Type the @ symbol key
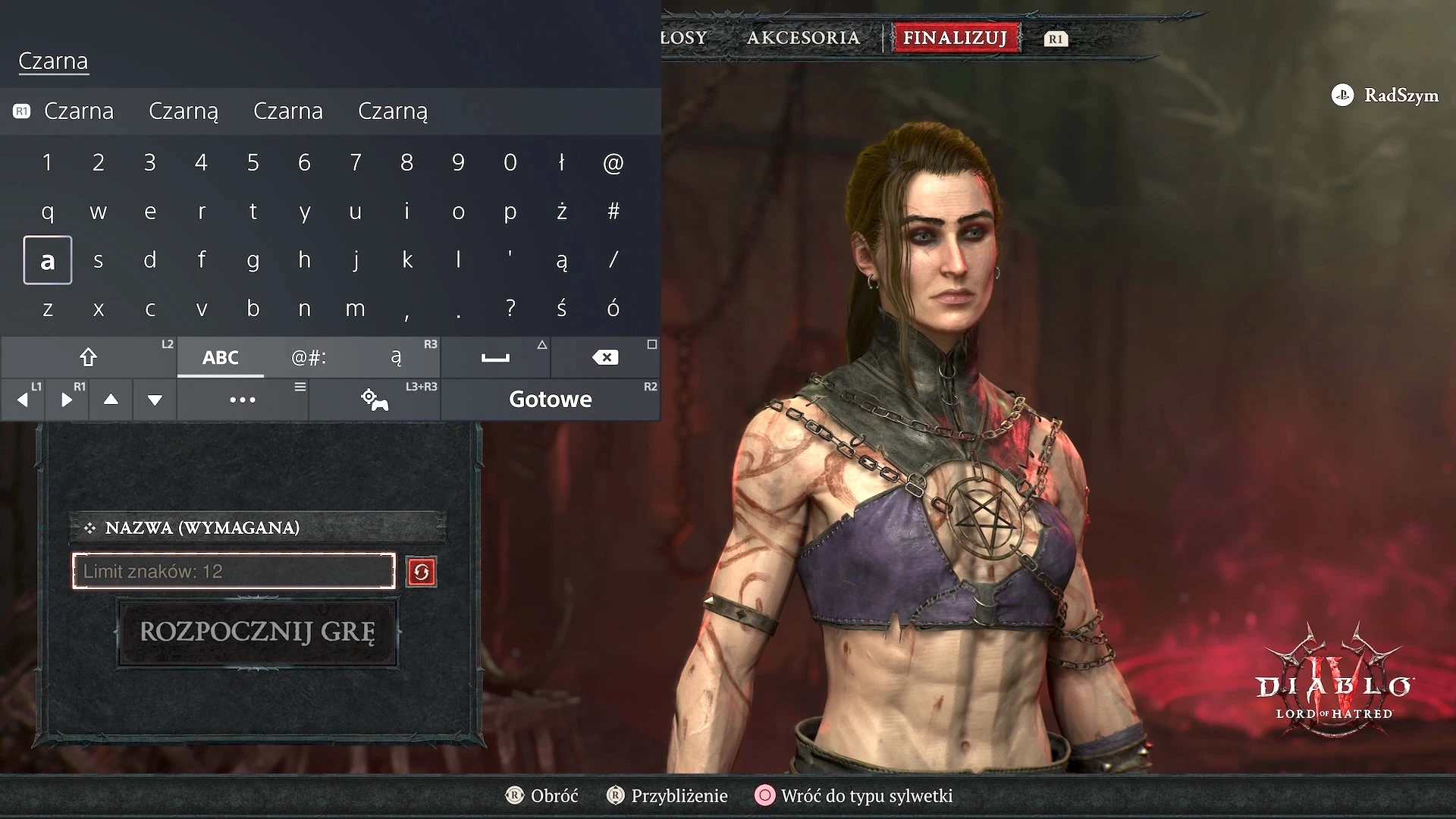The height and width of the screenshot is (819, 1456). click(x=613, y=162)
